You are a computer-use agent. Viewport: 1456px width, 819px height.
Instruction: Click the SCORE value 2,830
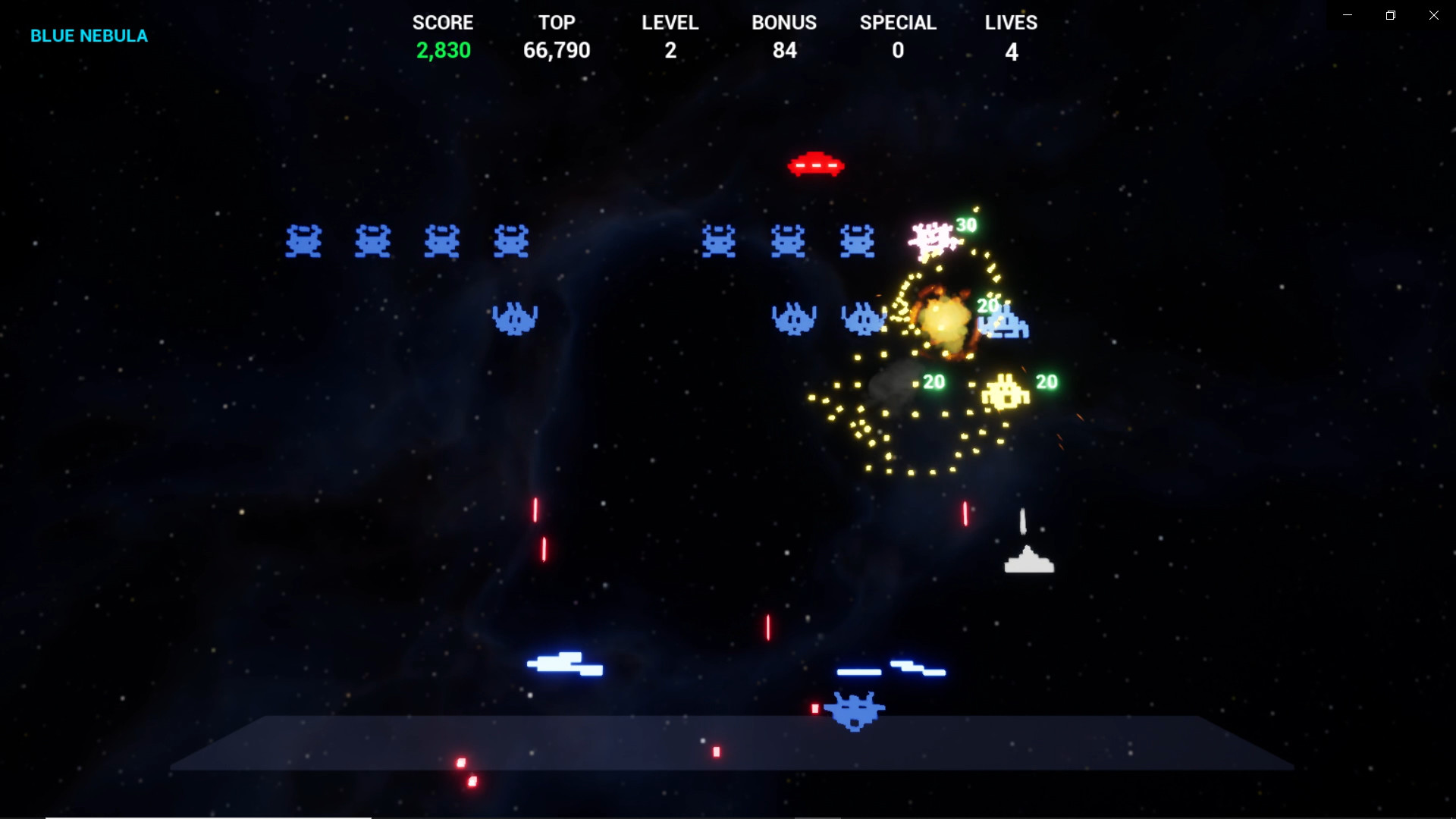(443, 50)
